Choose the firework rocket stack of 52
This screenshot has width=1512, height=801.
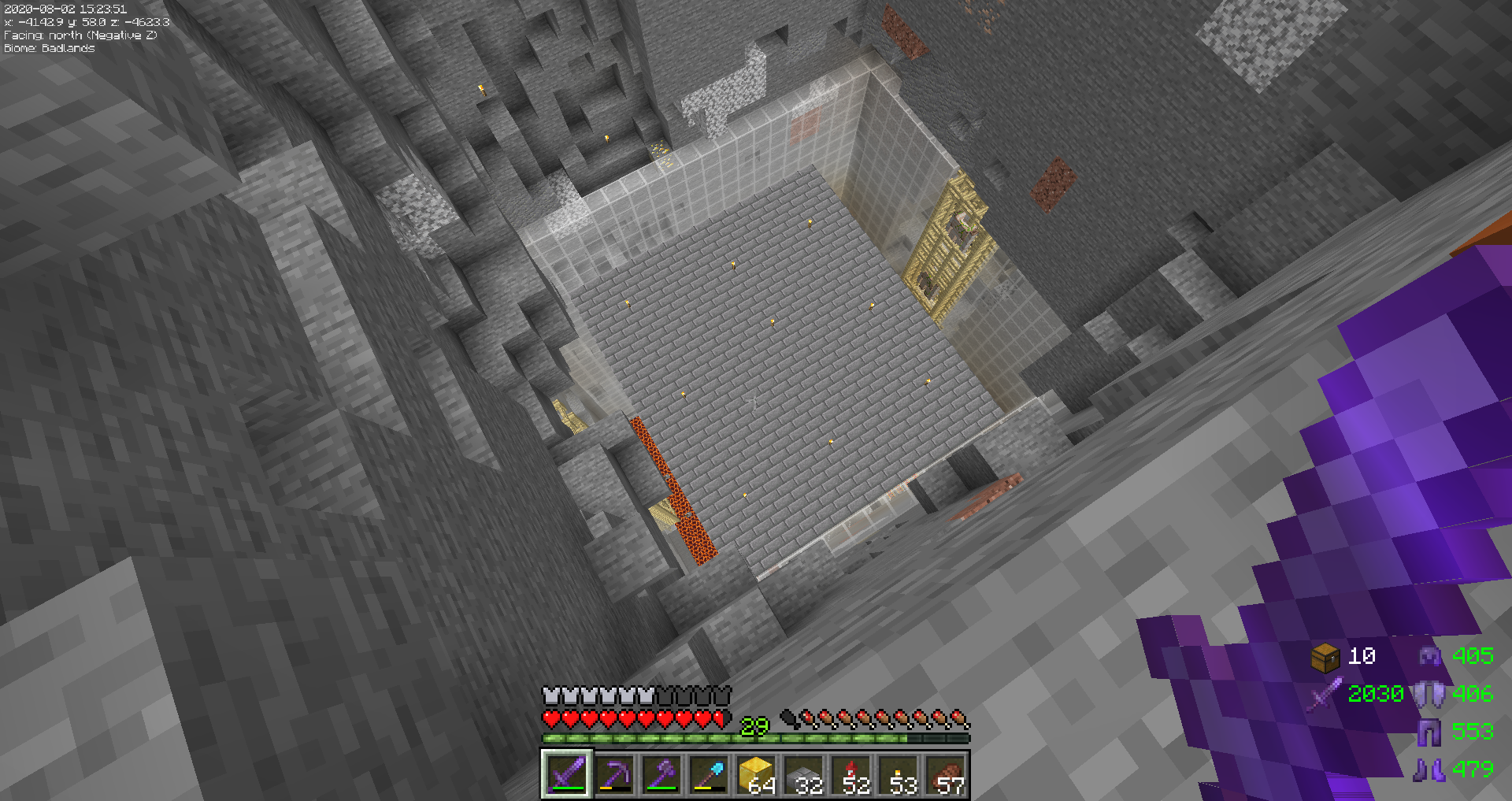coord(850,774)
